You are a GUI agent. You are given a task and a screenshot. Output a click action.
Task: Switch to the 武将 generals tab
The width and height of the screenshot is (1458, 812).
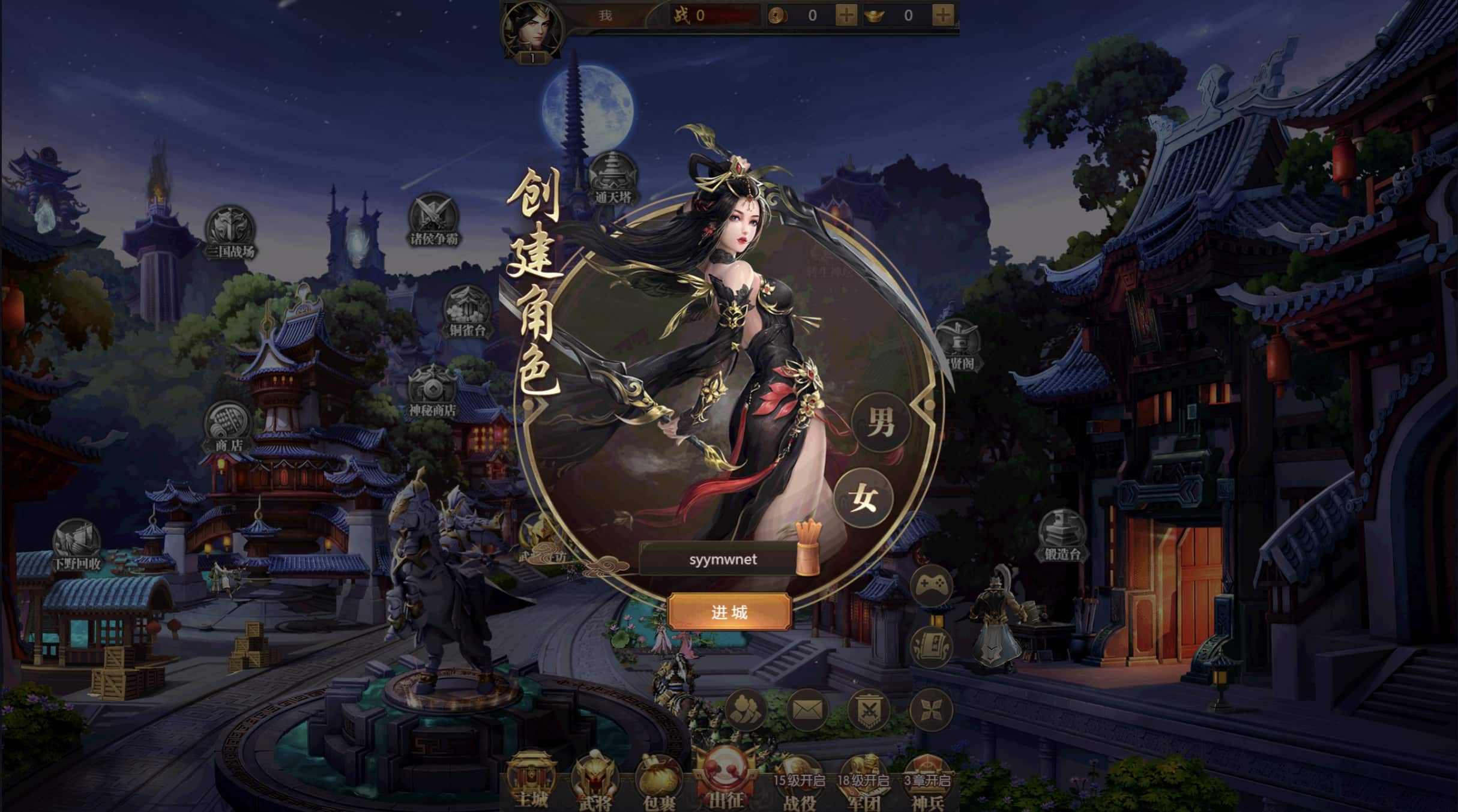tap(594, 783)
